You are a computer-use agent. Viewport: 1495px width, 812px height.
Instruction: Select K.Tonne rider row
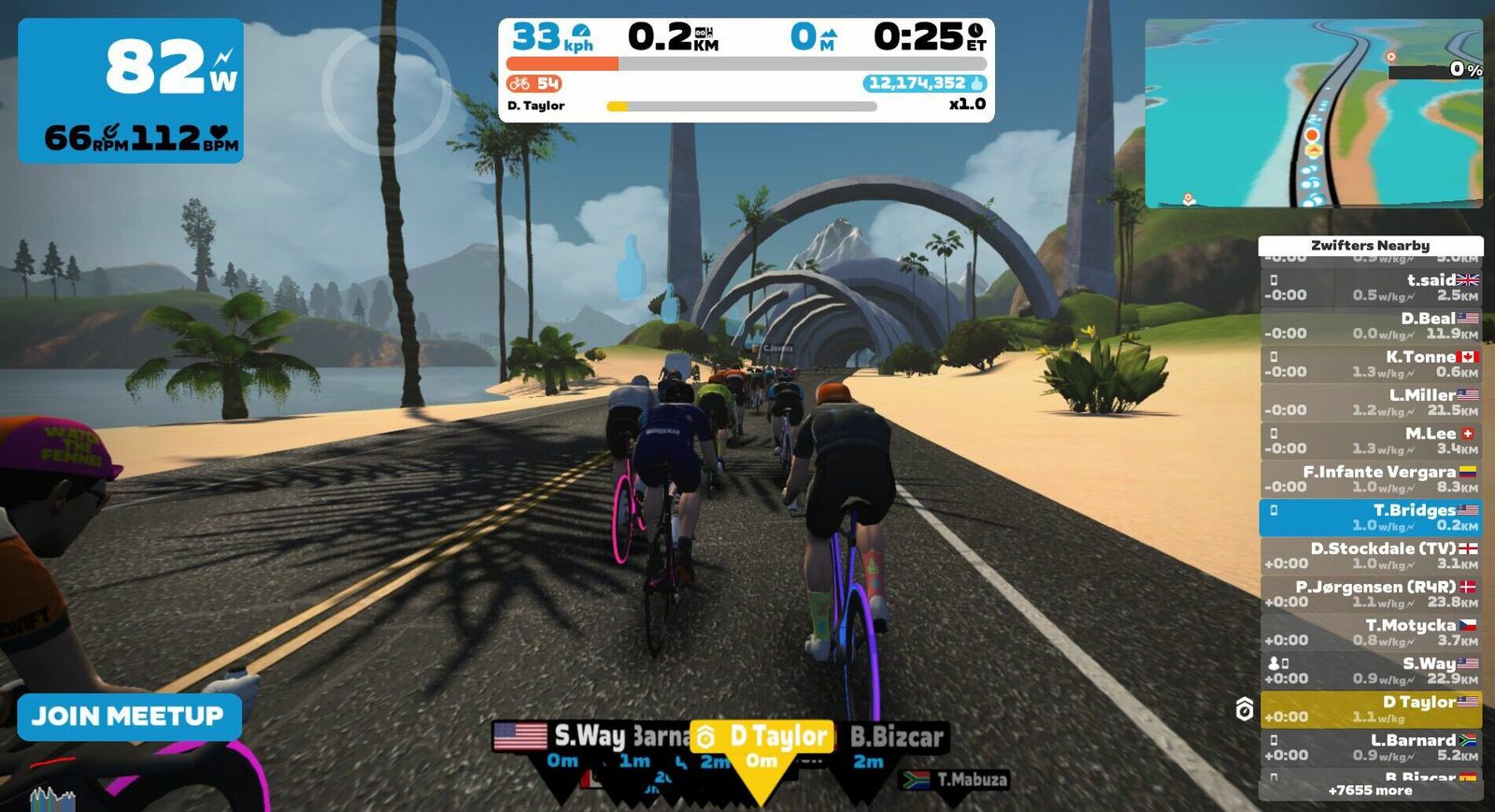coord(1370,363)
